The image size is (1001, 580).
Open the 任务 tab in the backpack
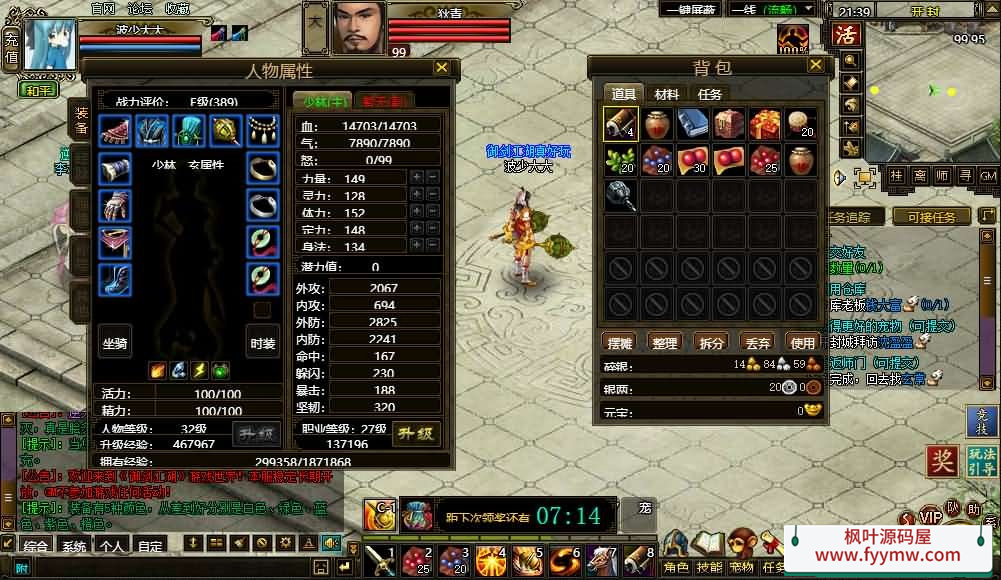710,94
